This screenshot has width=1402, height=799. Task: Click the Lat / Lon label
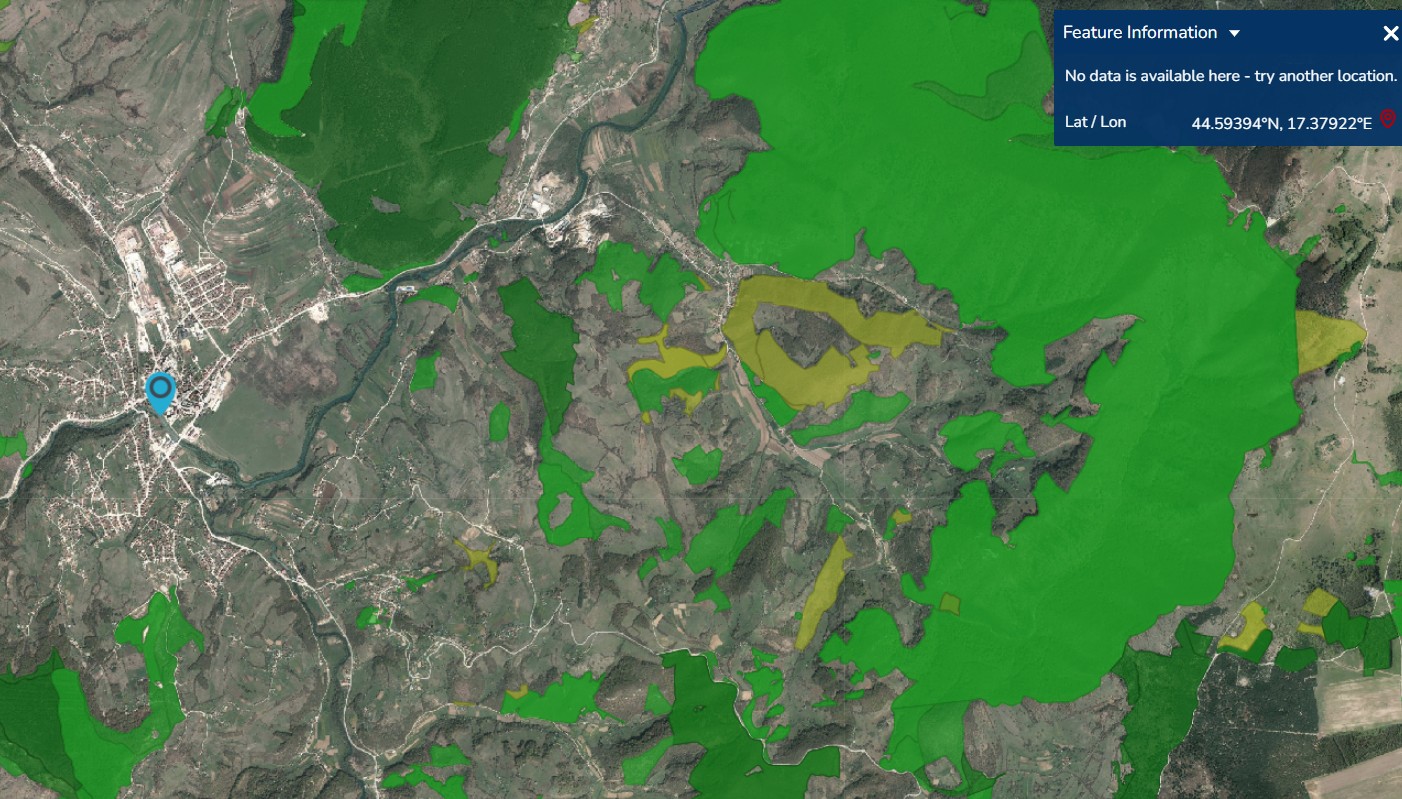pos(1095,122)
